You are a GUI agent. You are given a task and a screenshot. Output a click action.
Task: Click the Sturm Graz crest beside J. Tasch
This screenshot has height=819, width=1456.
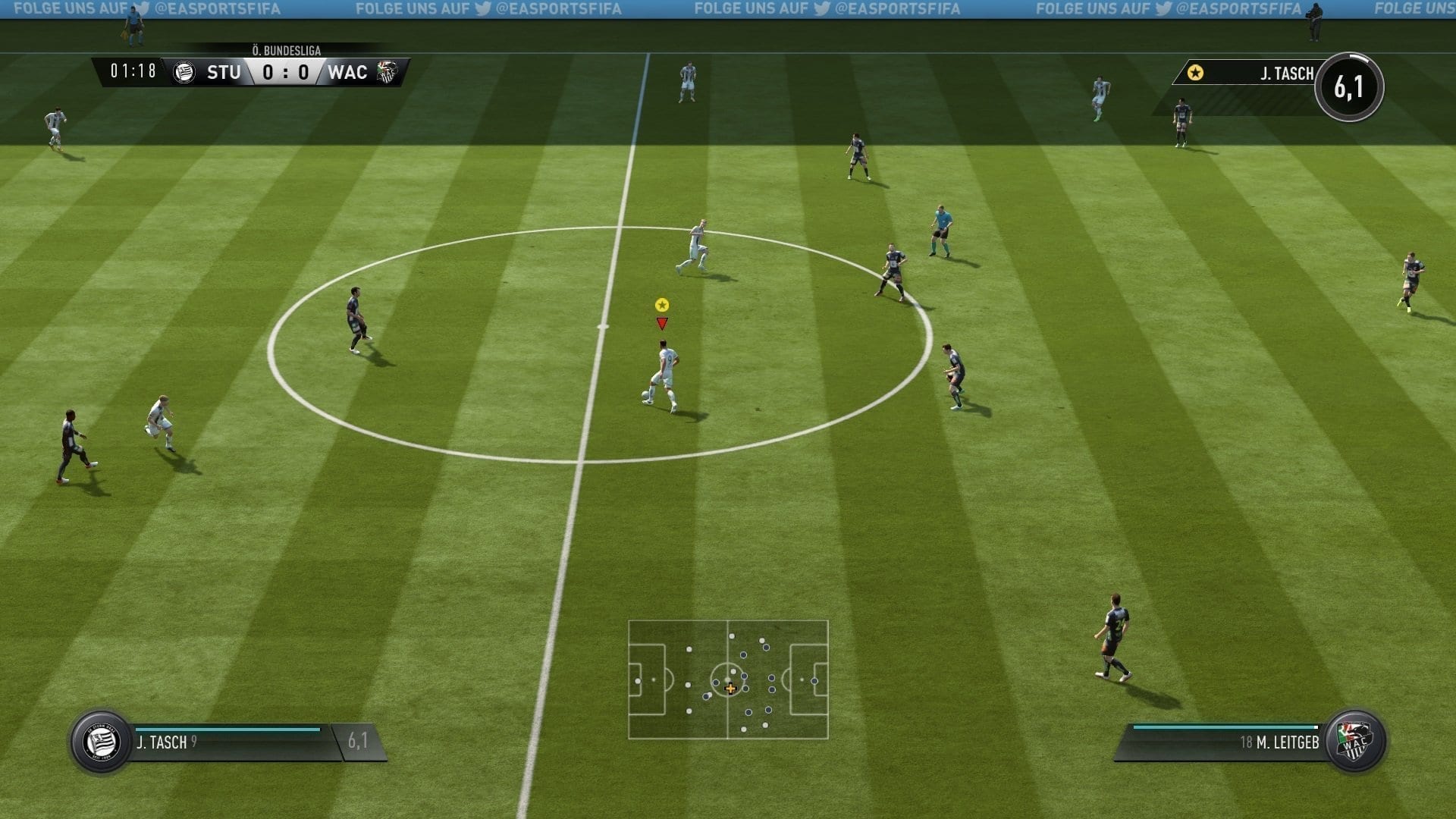tap(101, 742)
